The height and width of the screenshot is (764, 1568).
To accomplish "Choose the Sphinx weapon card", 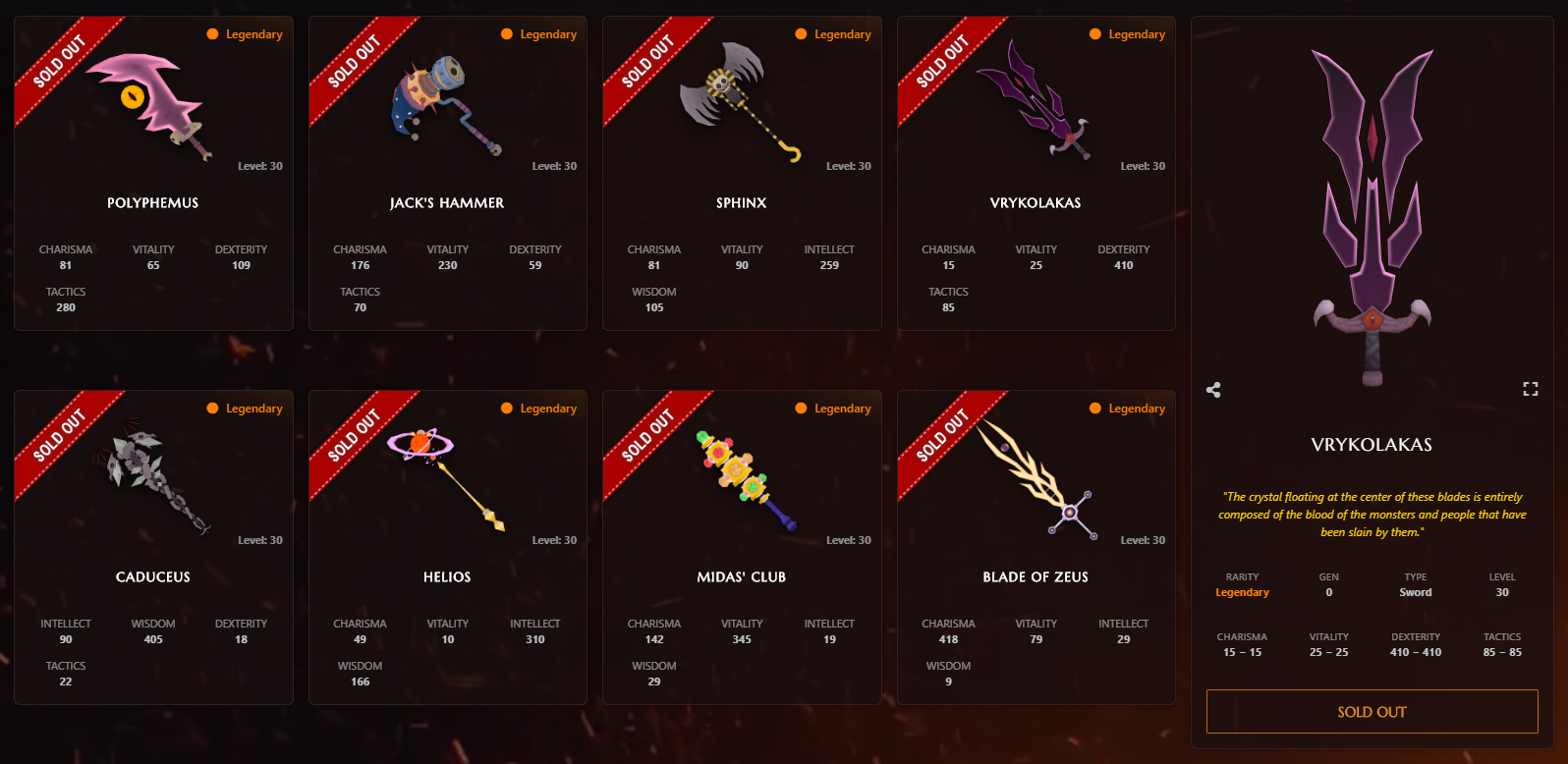I will point(741,173).
